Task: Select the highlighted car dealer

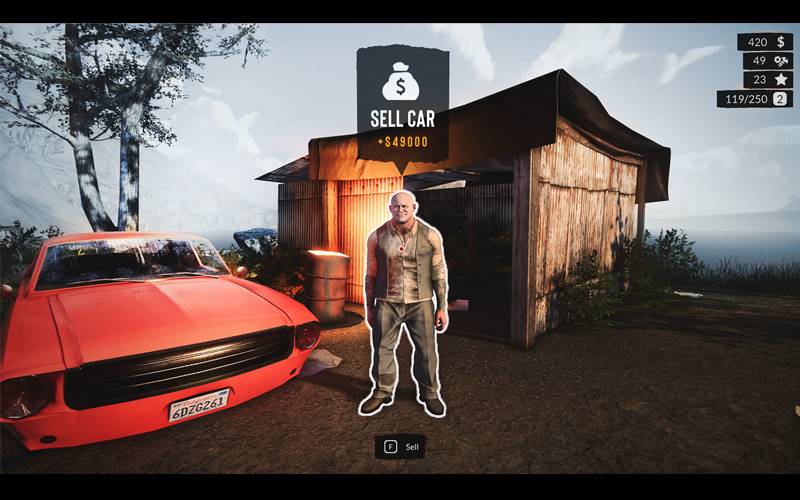Action: 405,300
